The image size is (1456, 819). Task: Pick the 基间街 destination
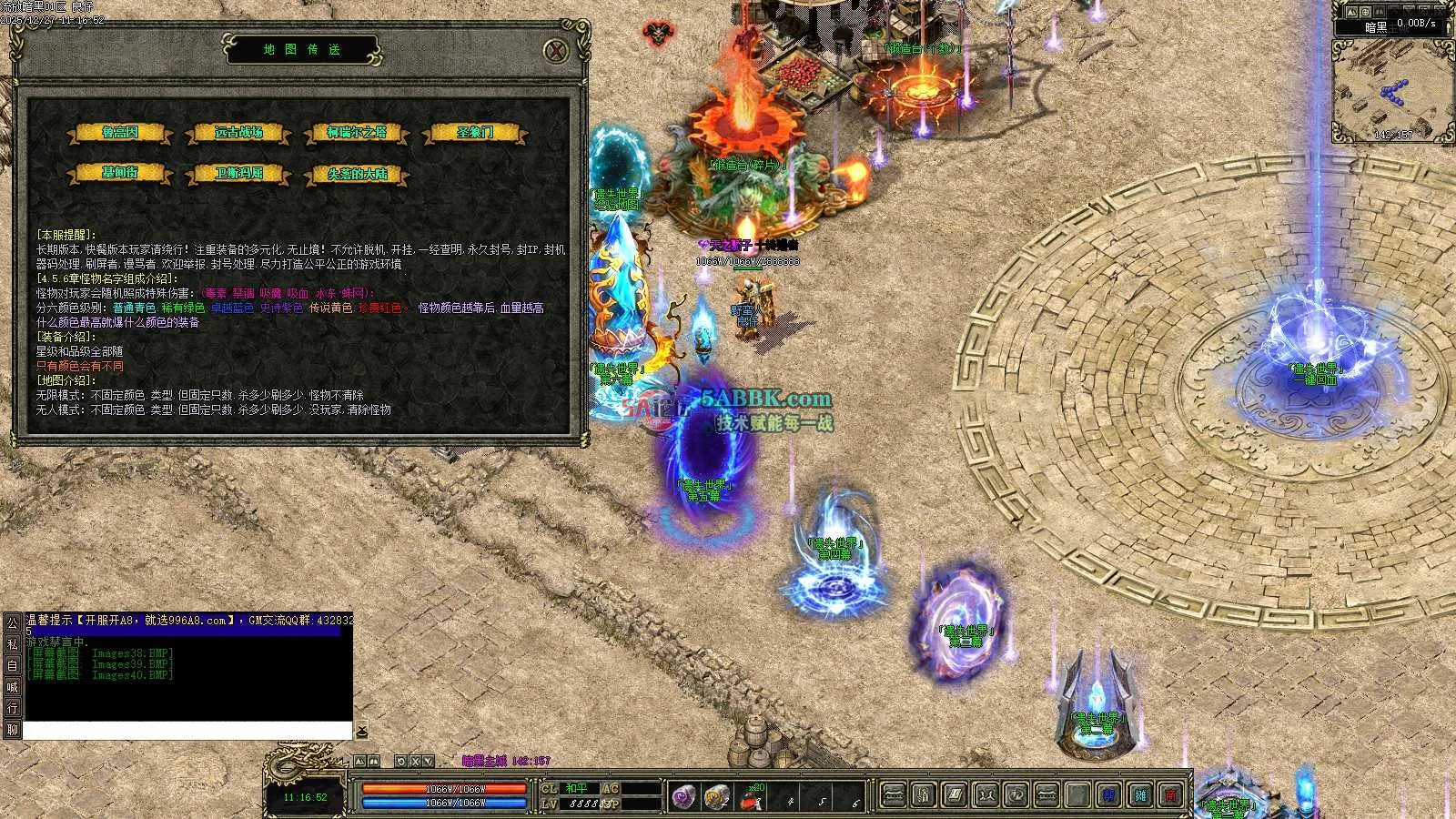pos(119,173)
